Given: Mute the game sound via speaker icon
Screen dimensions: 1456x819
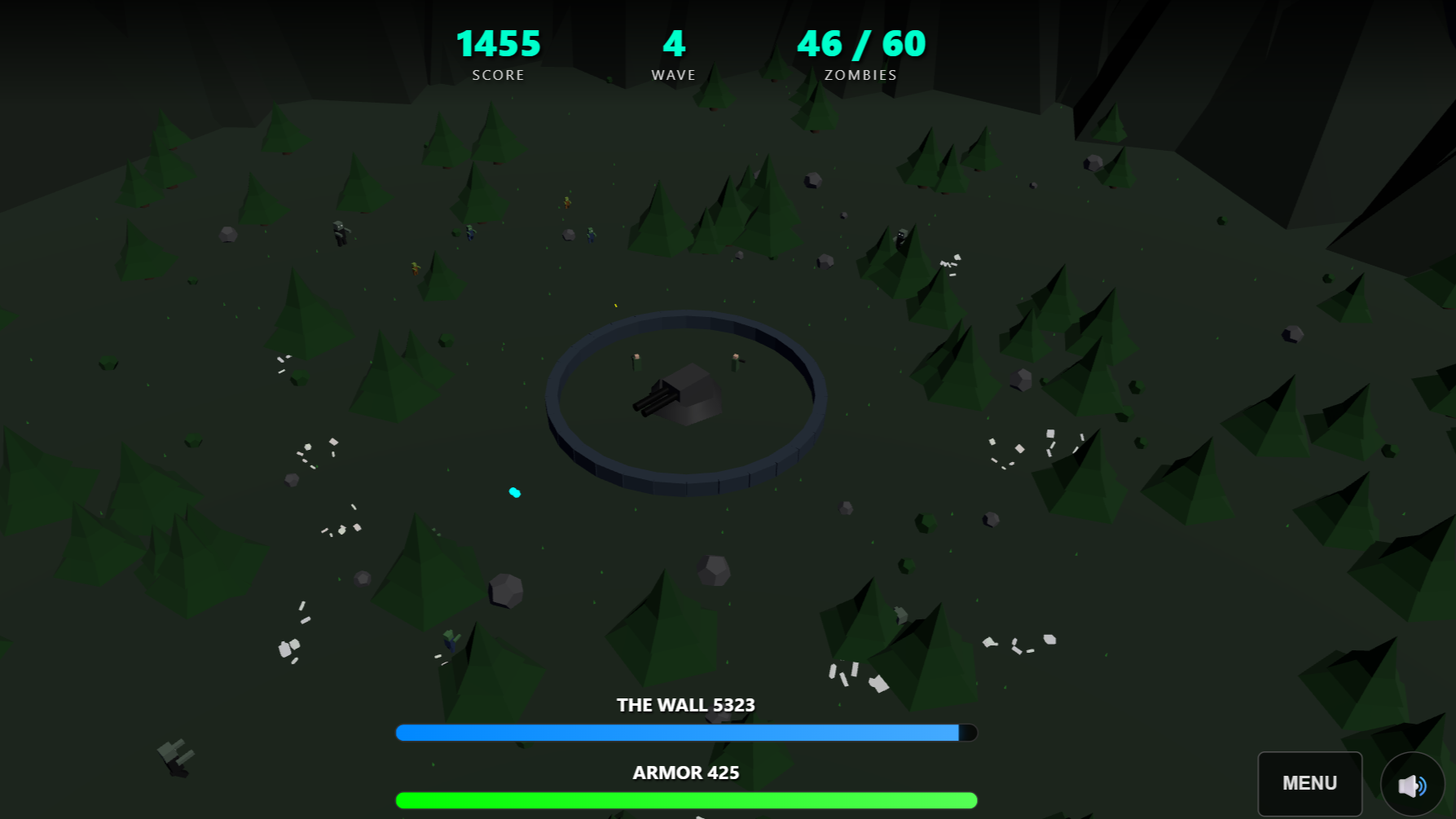Looking at the screenshot, I should 1412,784.
